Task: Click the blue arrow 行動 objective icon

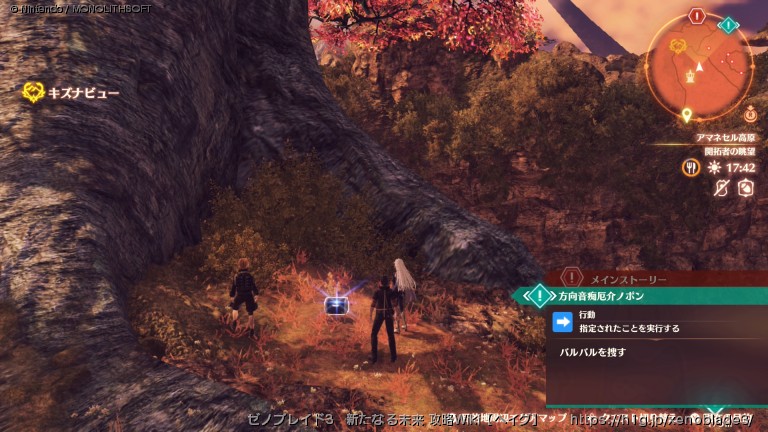Action: click(x=563, y=321)
